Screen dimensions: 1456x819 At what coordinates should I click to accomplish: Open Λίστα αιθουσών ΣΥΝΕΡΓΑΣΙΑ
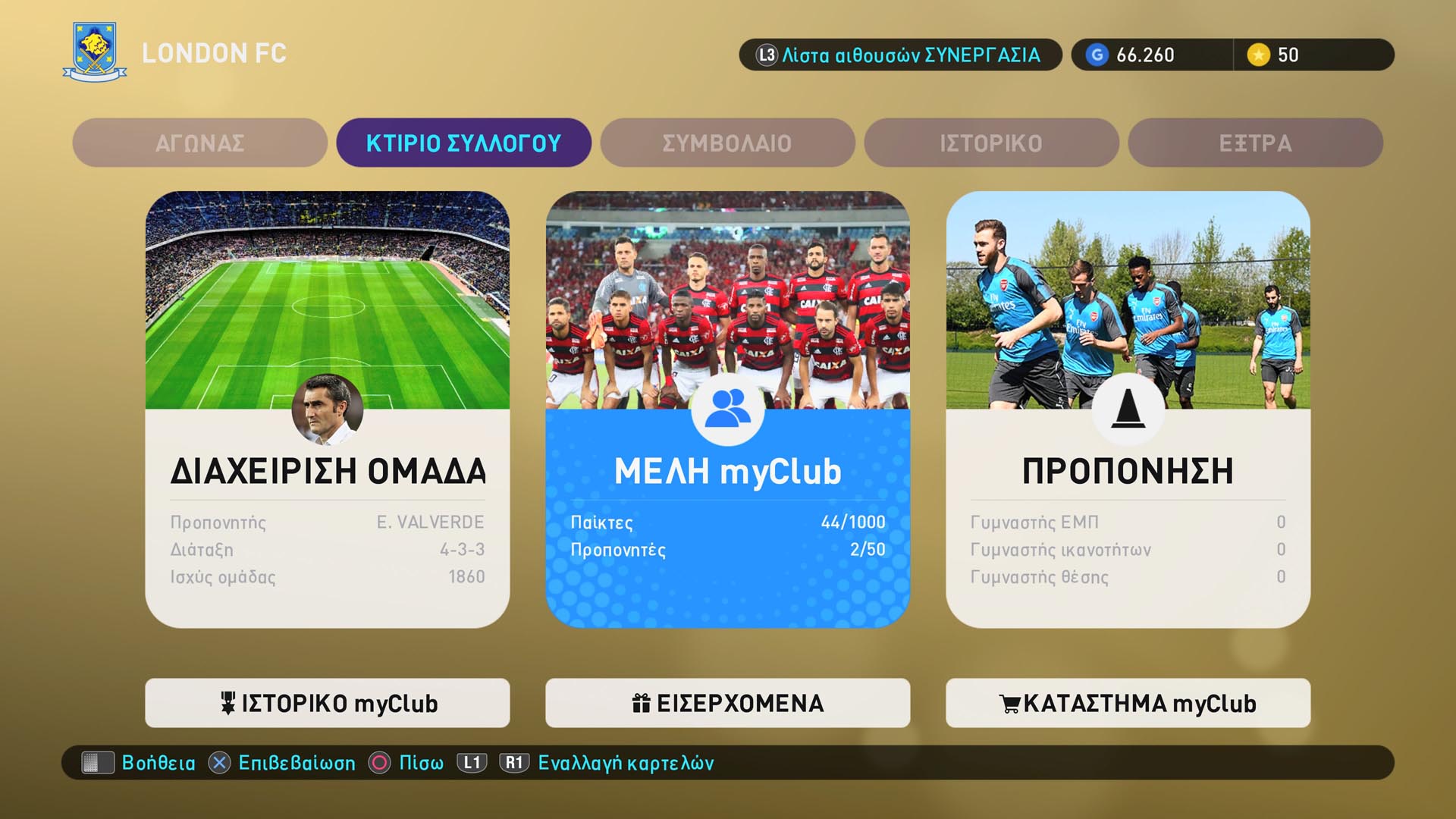click(x=901, y=55)
